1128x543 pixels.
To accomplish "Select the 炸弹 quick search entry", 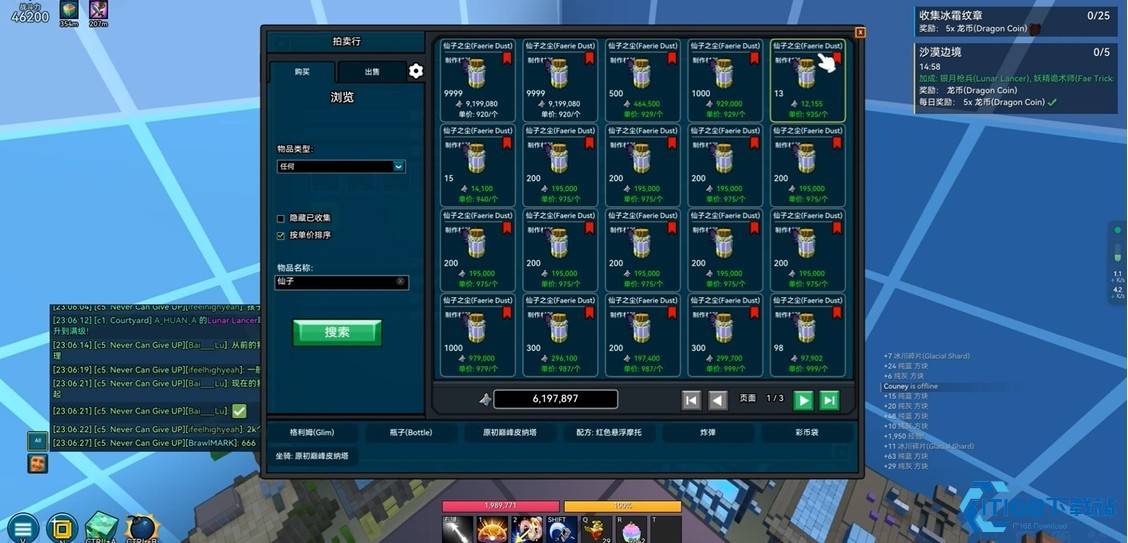I will [x=708, y=433].
